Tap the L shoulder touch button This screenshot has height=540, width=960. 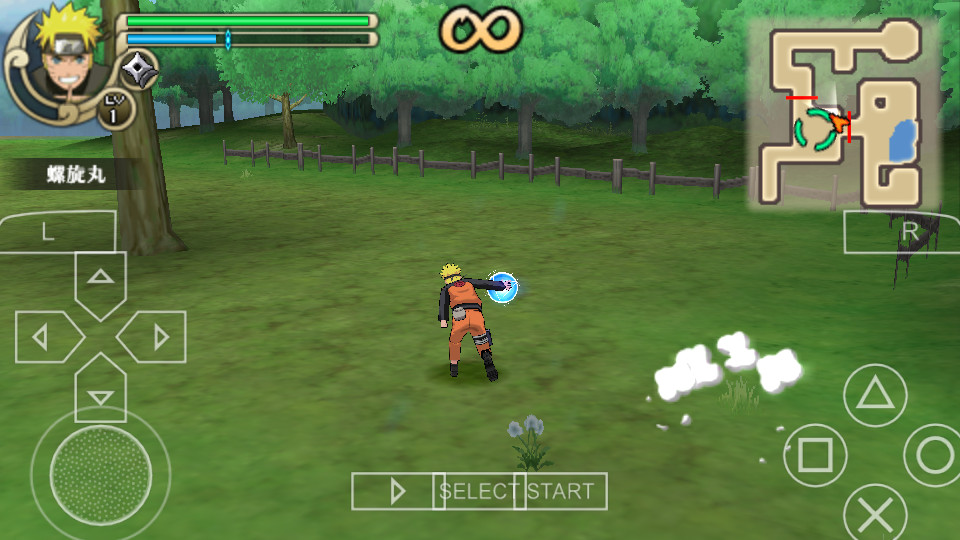50,232
